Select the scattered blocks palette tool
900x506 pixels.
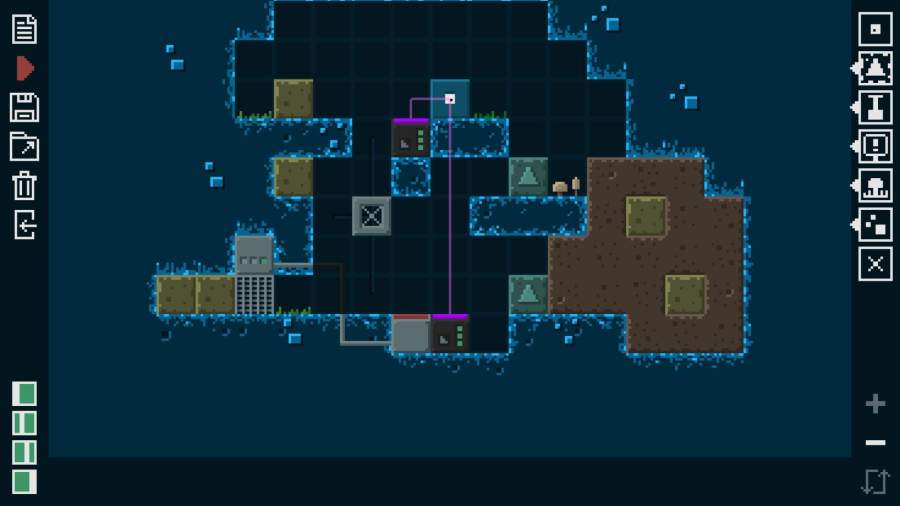click(876, 224)
